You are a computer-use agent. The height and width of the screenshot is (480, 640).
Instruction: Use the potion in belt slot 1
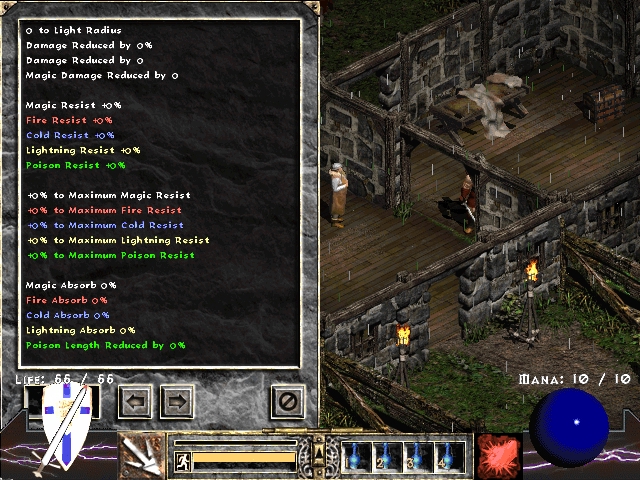pyautogui.click(x=357, y=456)
